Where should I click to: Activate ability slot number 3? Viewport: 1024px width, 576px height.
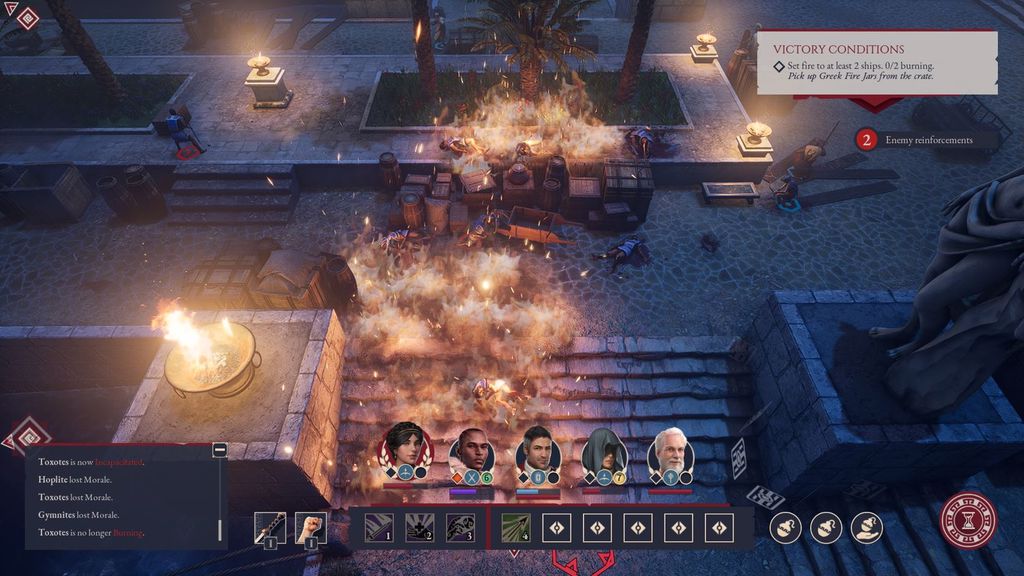click(x=460, y=526)
